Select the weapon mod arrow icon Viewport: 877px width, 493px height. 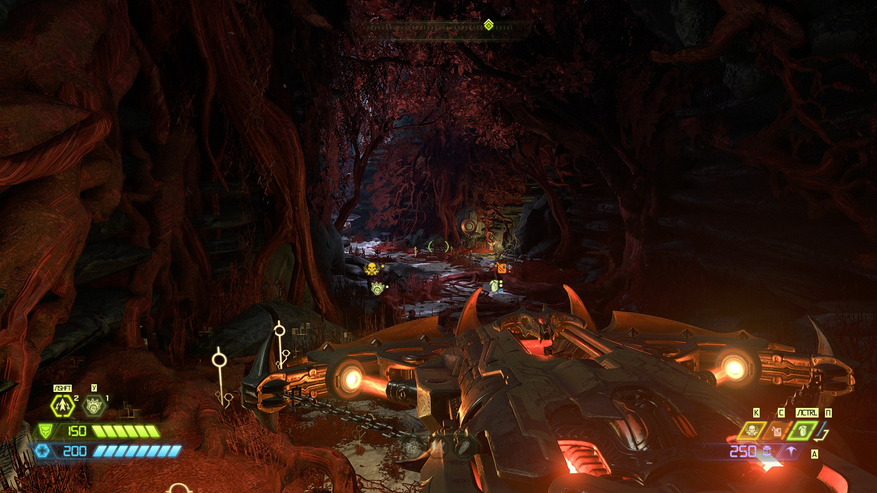tap(792, 452)
